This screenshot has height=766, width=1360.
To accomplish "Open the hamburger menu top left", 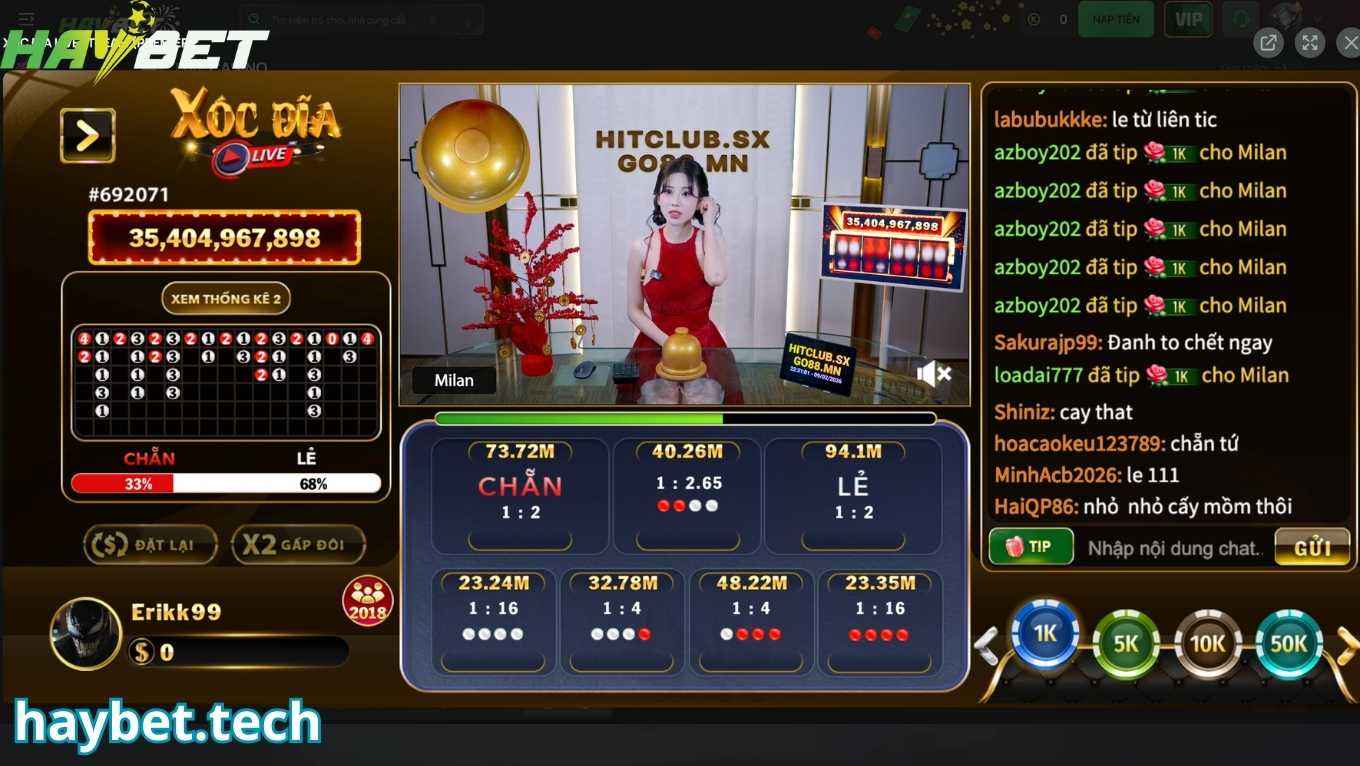I will pyautogui.click(x=25, y=18).
